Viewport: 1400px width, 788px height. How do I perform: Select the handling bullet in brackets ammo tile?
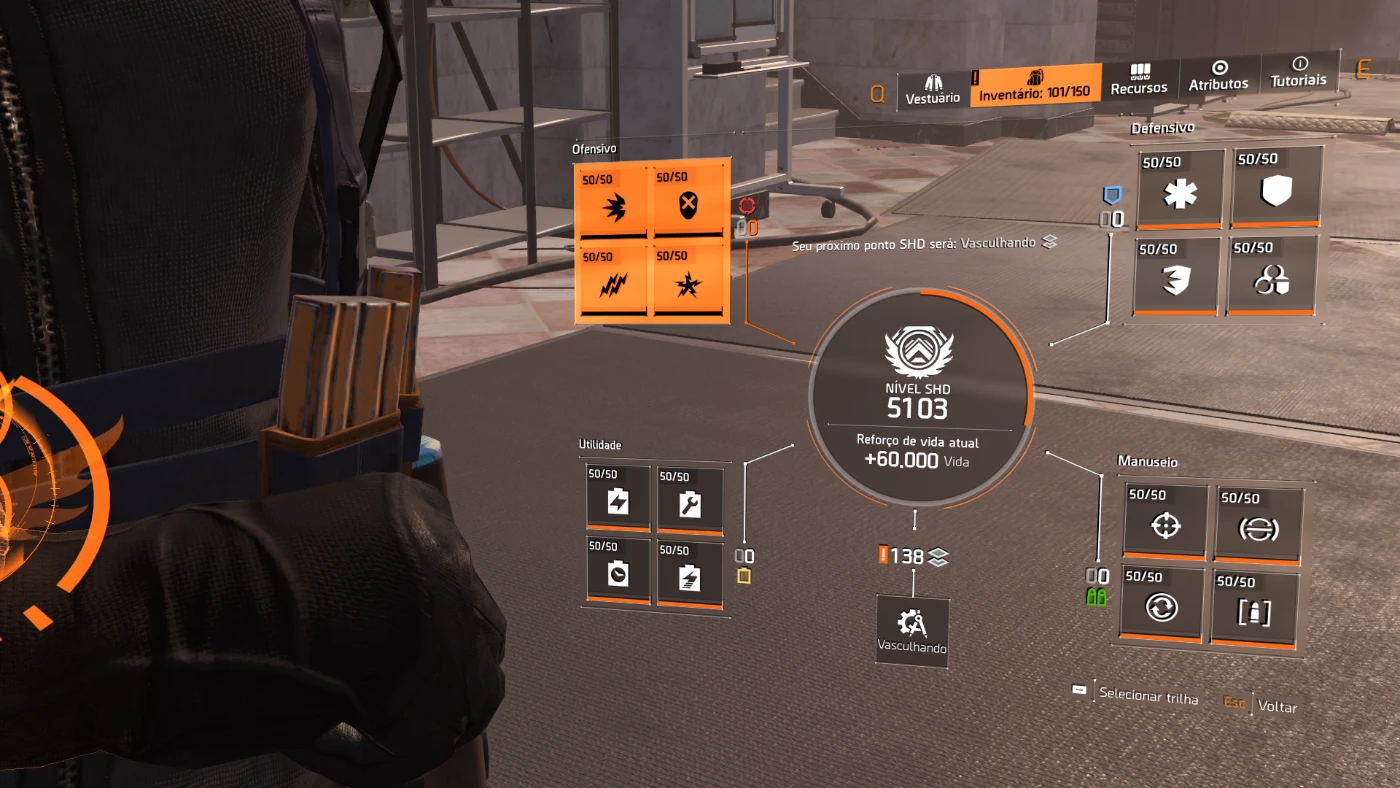pos(1256,608)
